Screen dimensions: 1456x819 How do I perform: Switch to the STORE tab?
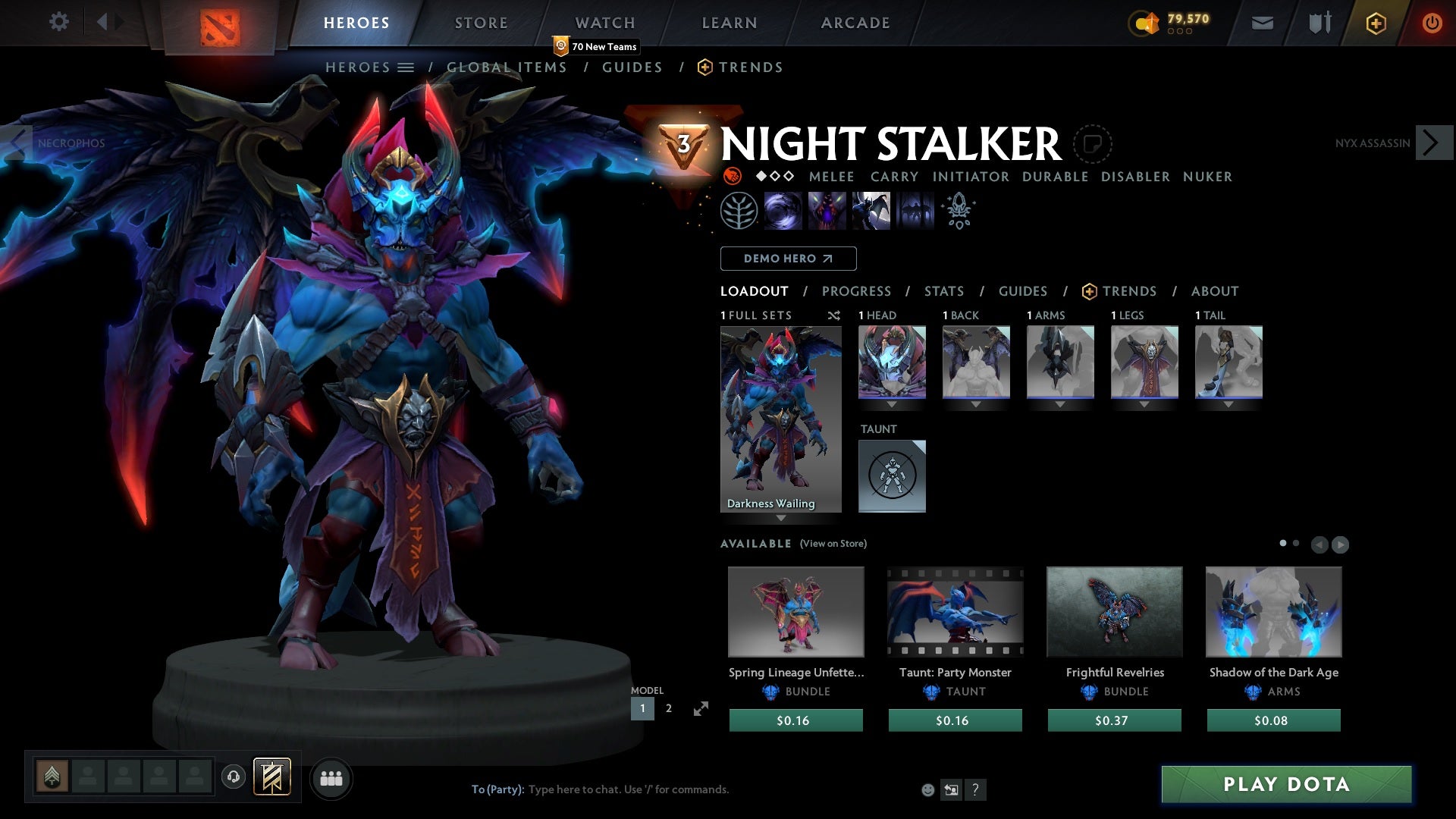pos(481,23)
